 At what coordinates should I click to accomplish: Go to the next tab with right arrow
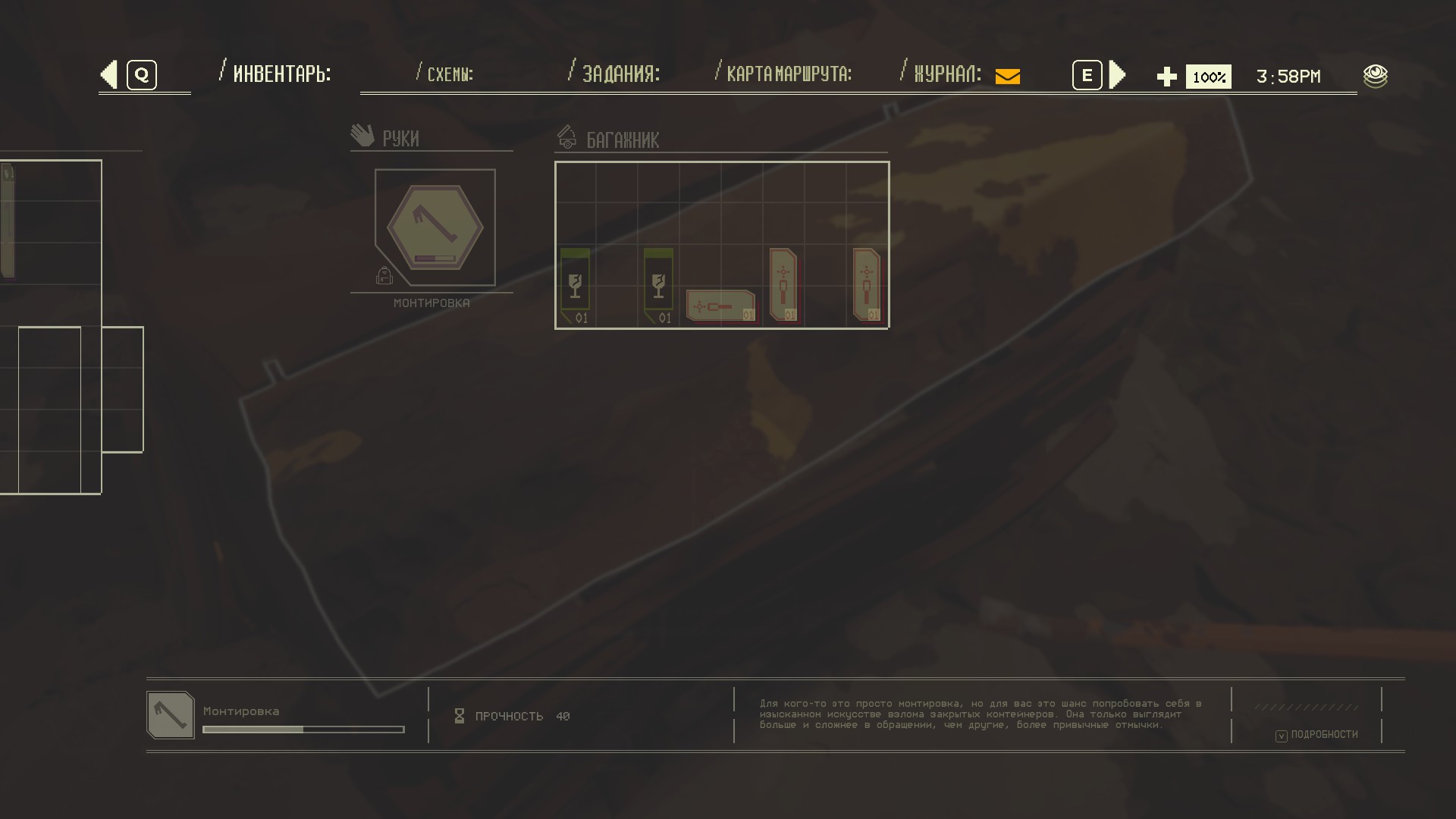tap(1117, 75)
